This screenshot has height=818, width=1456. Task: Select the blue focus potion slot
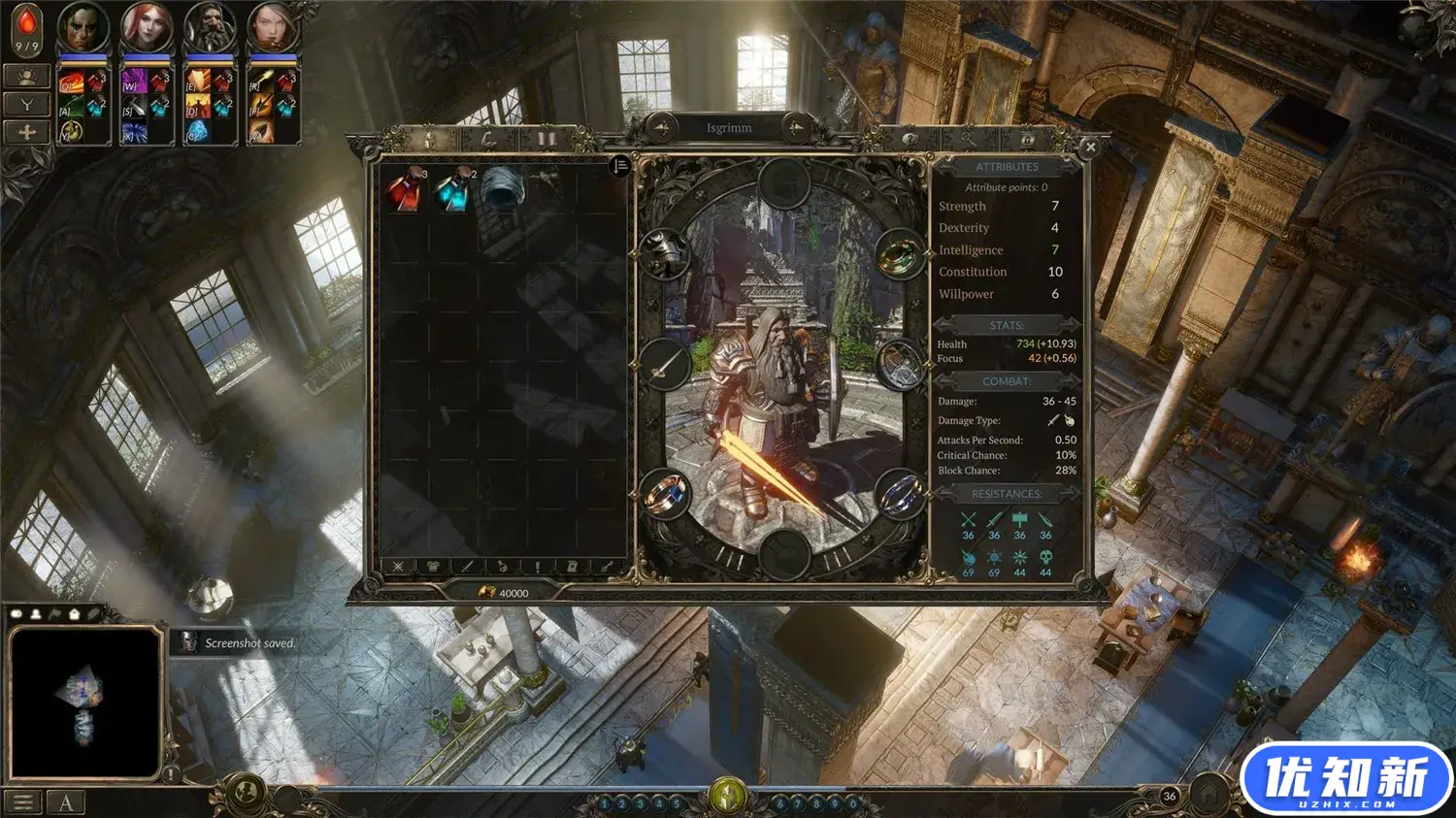(x=452, y=189)
